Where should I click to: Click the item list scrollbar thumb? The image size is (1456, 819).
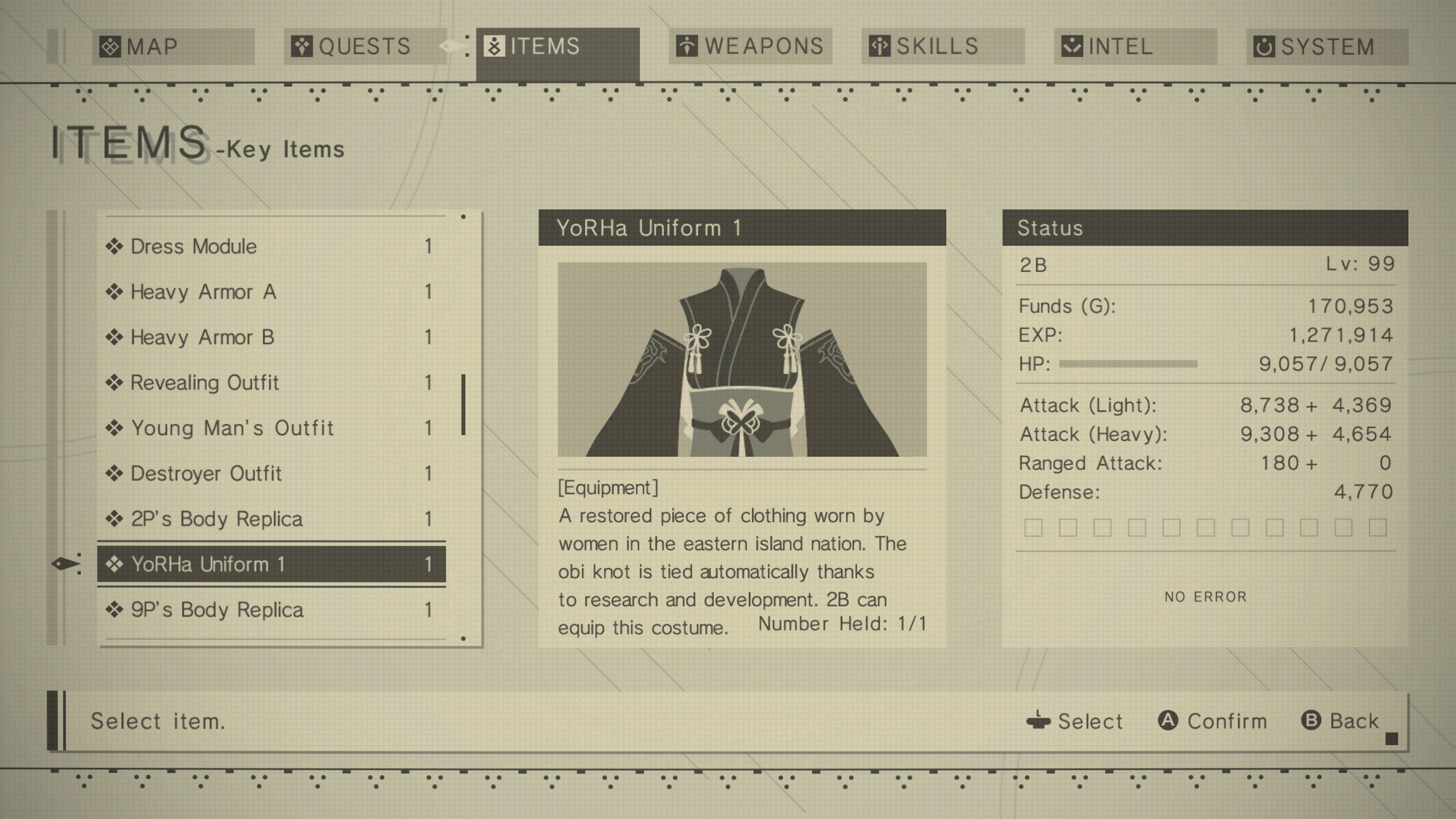(x=464, y=404)
